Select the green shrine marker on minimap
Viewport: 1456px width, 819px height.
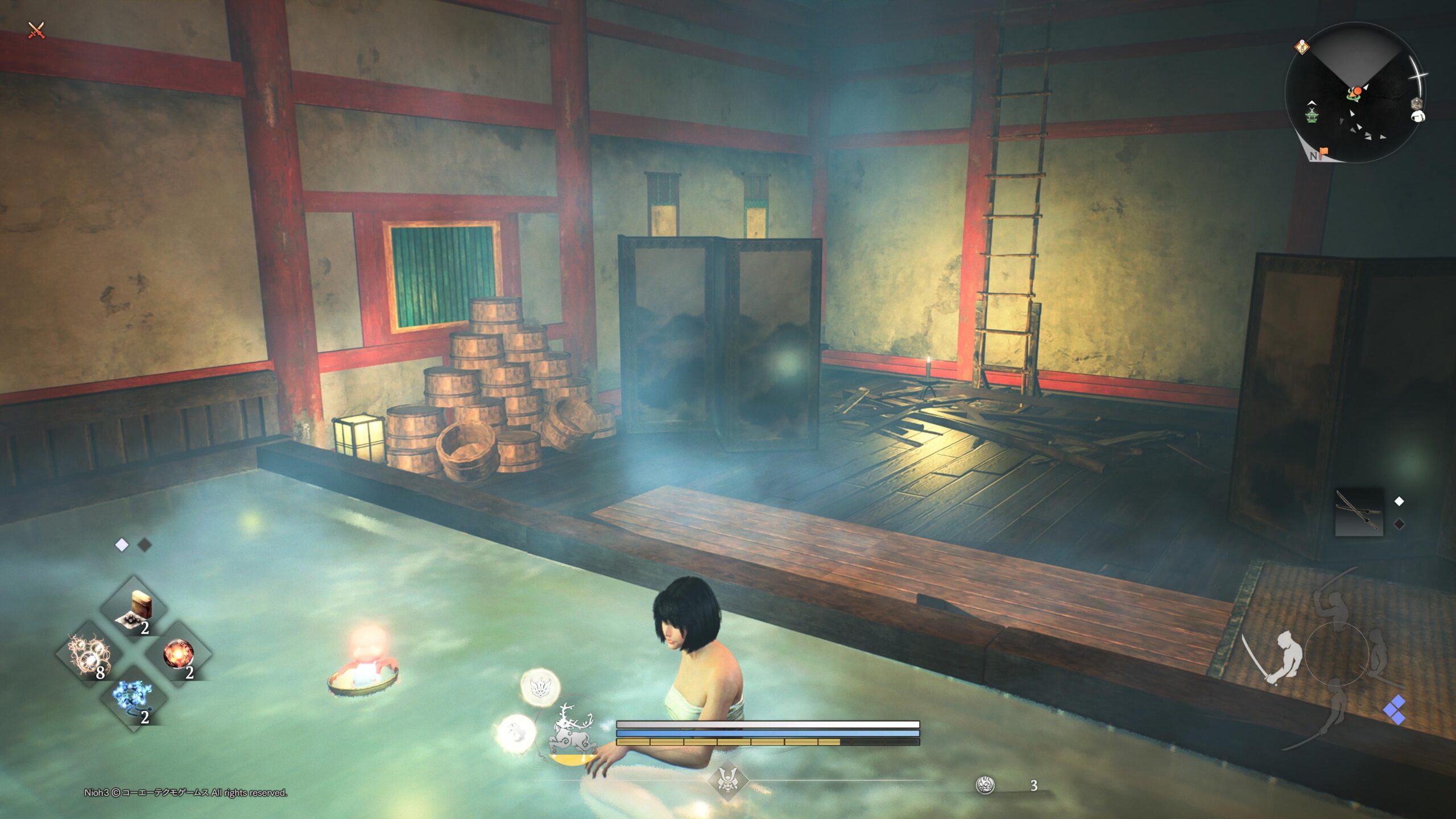point(1312,114)
